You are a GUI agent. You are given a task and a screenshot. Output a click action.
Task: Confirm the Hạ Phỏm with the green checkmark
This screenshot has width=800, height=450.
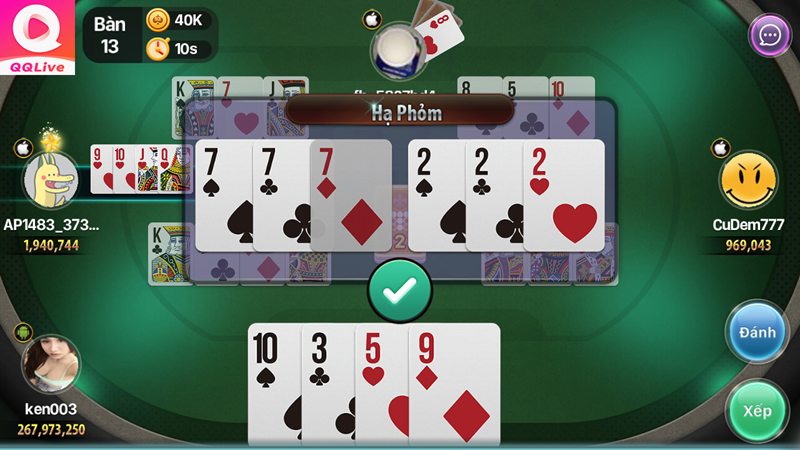pyautogui.click(x=400, y=290)
